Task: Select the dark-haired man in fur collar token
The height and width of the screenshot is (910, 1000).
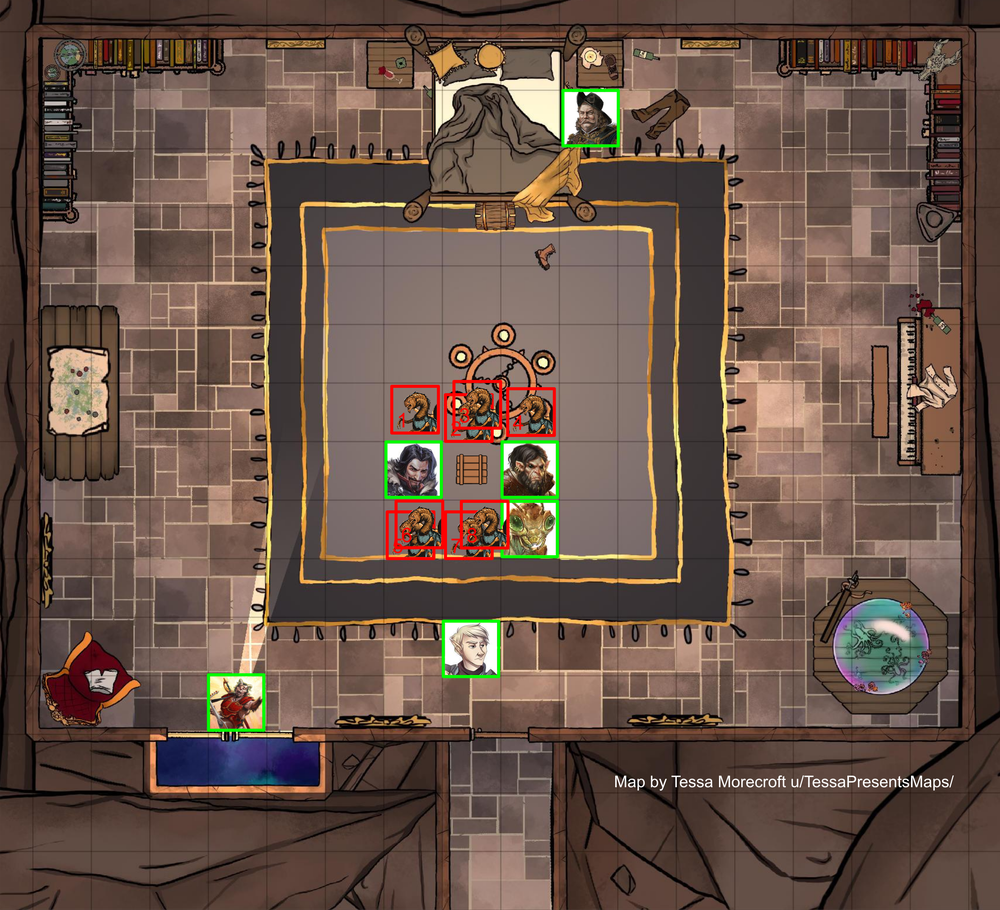Action: point(413,469)
